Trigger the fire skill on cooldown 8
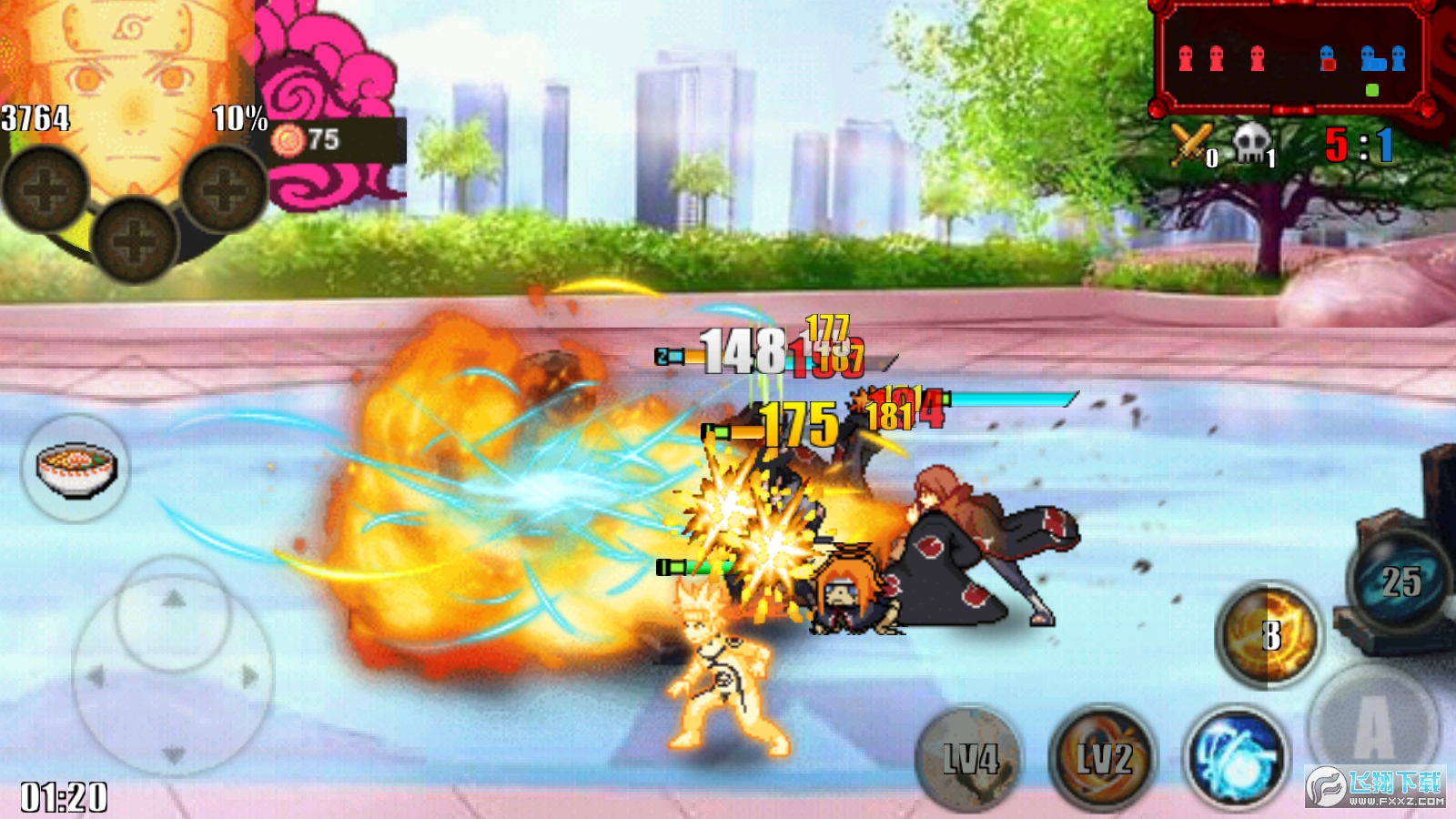 click(x=1269, y=635)
